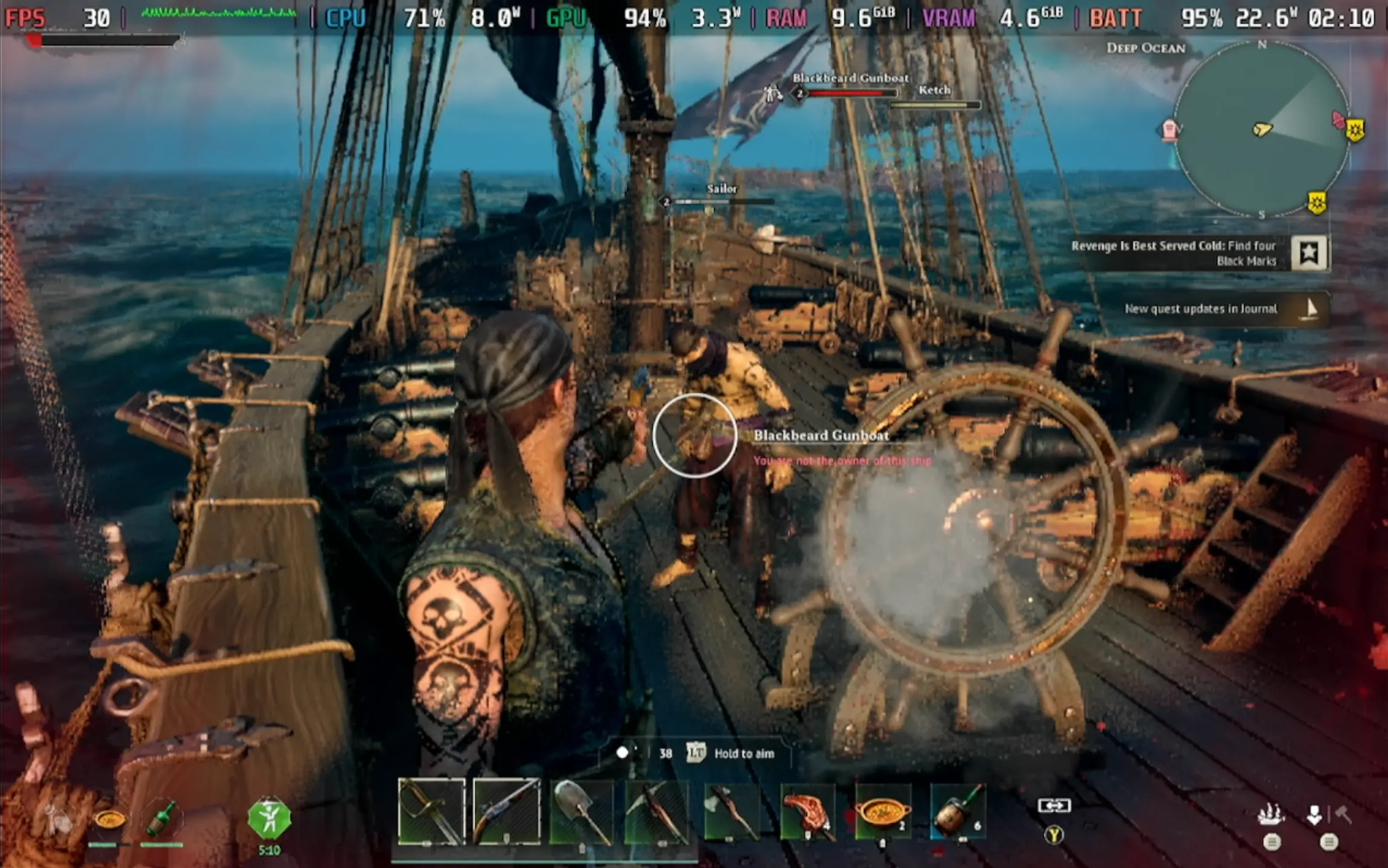Click the pink tombstone marker on minimap
Image resolution: width=1388 pixels, height=868 pixels.
1170,129
